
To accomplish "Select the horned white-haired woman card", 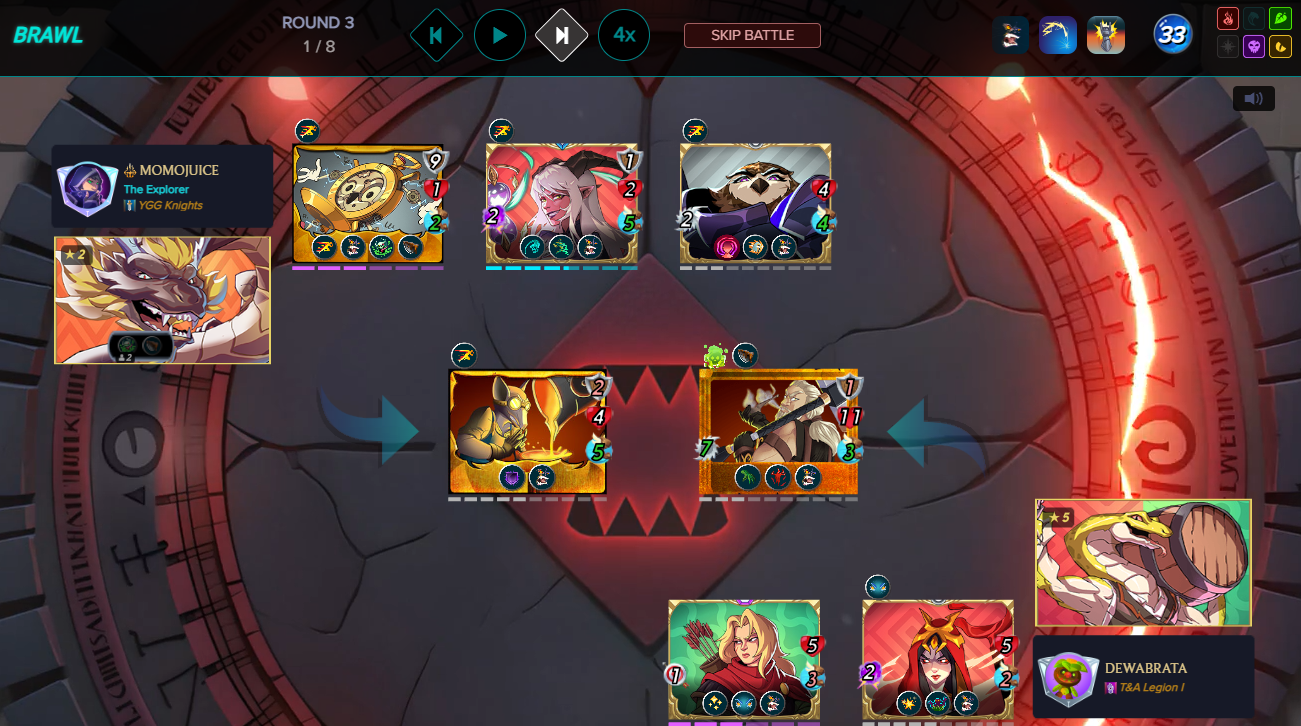I will (562, 204).
